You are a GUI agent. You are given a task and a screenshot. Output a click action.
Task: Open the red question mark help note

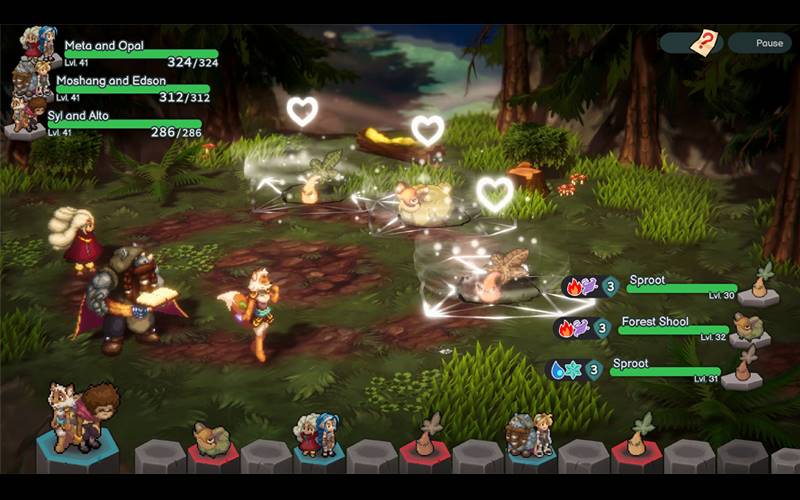(x=706, y=43)
